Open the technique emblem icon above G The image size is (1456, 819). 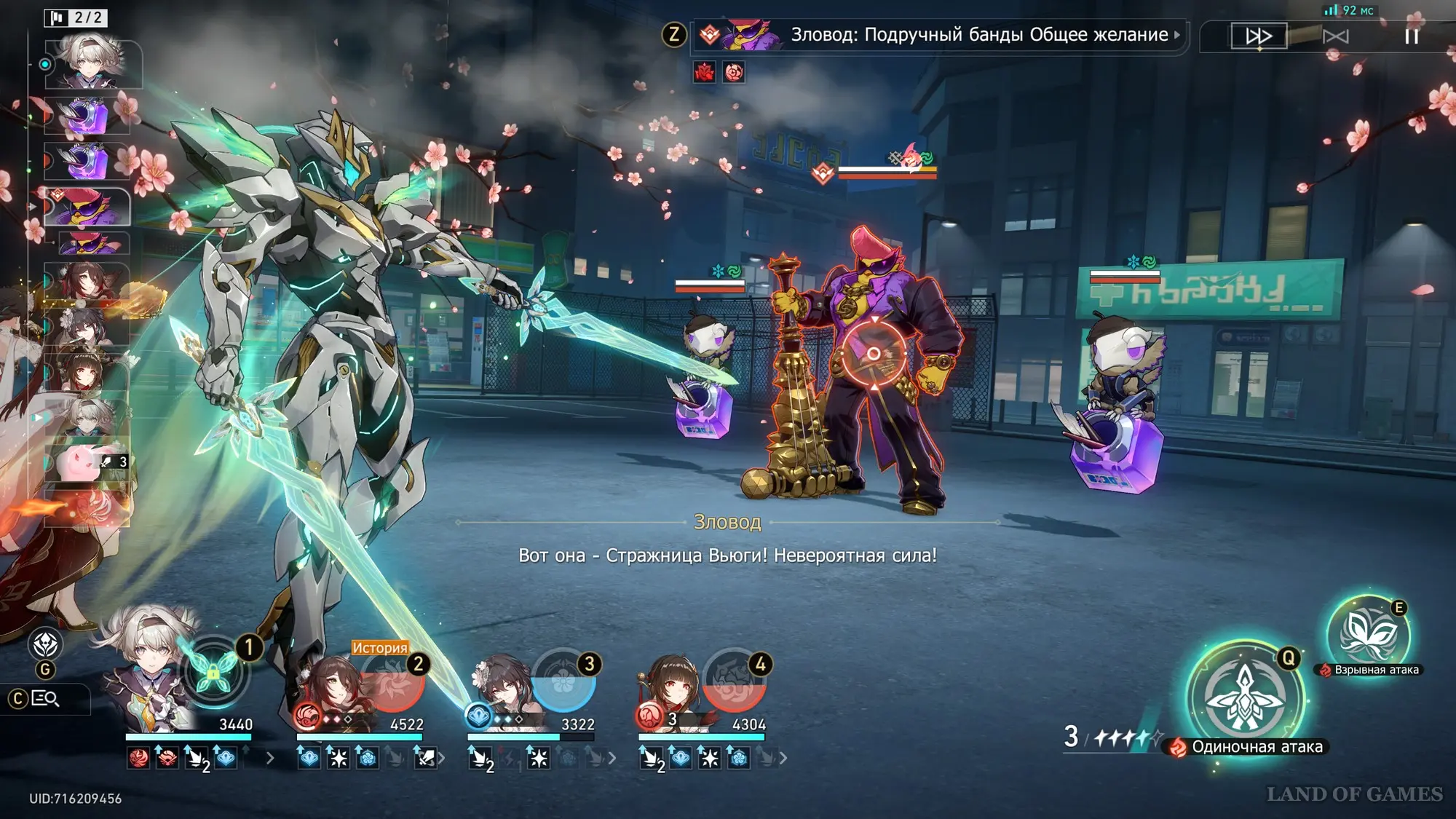coord(45,644)
